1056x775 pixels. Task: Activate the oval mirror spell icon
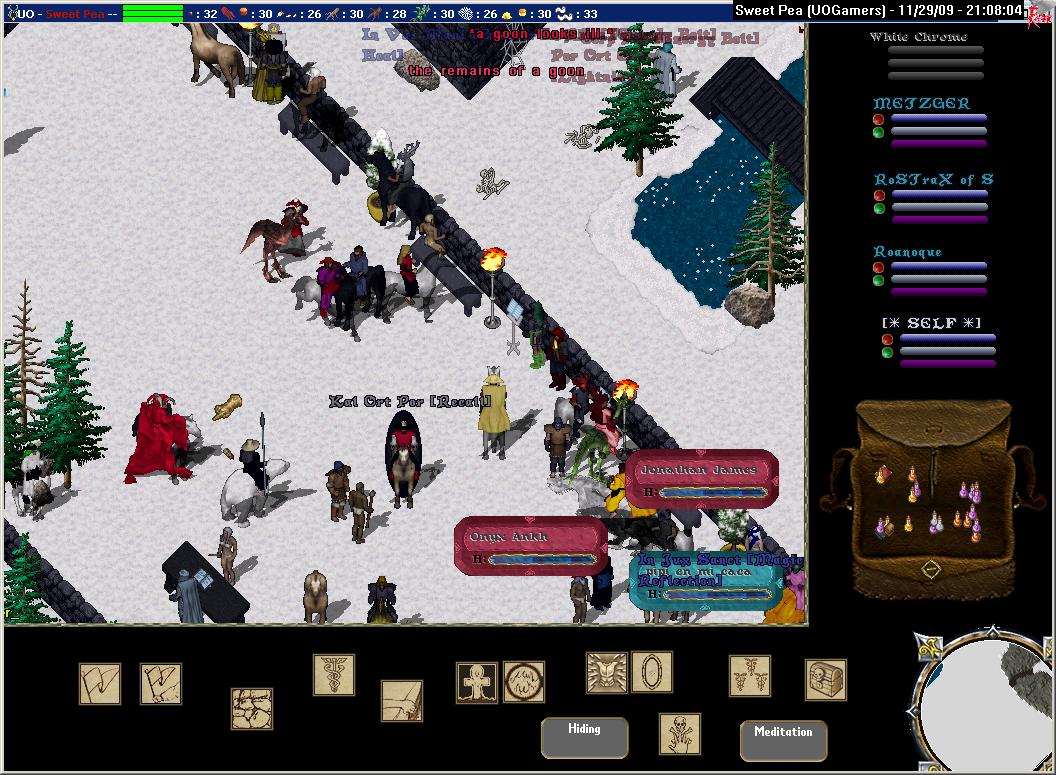click(x=652, y=672)
